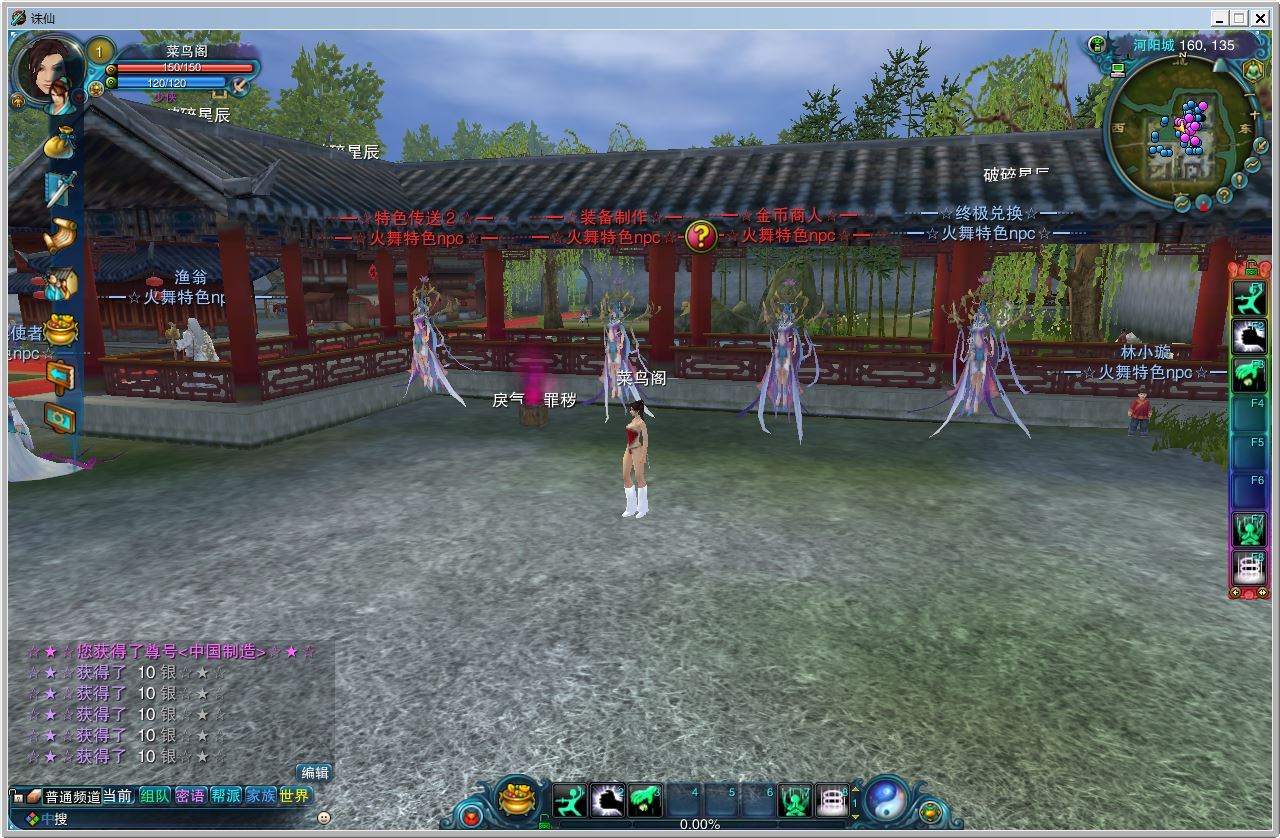The height and width of the screenshot is (838, 1280).
Task: Click the circular minimap of 河阳城
Action: coord(1181,130)
